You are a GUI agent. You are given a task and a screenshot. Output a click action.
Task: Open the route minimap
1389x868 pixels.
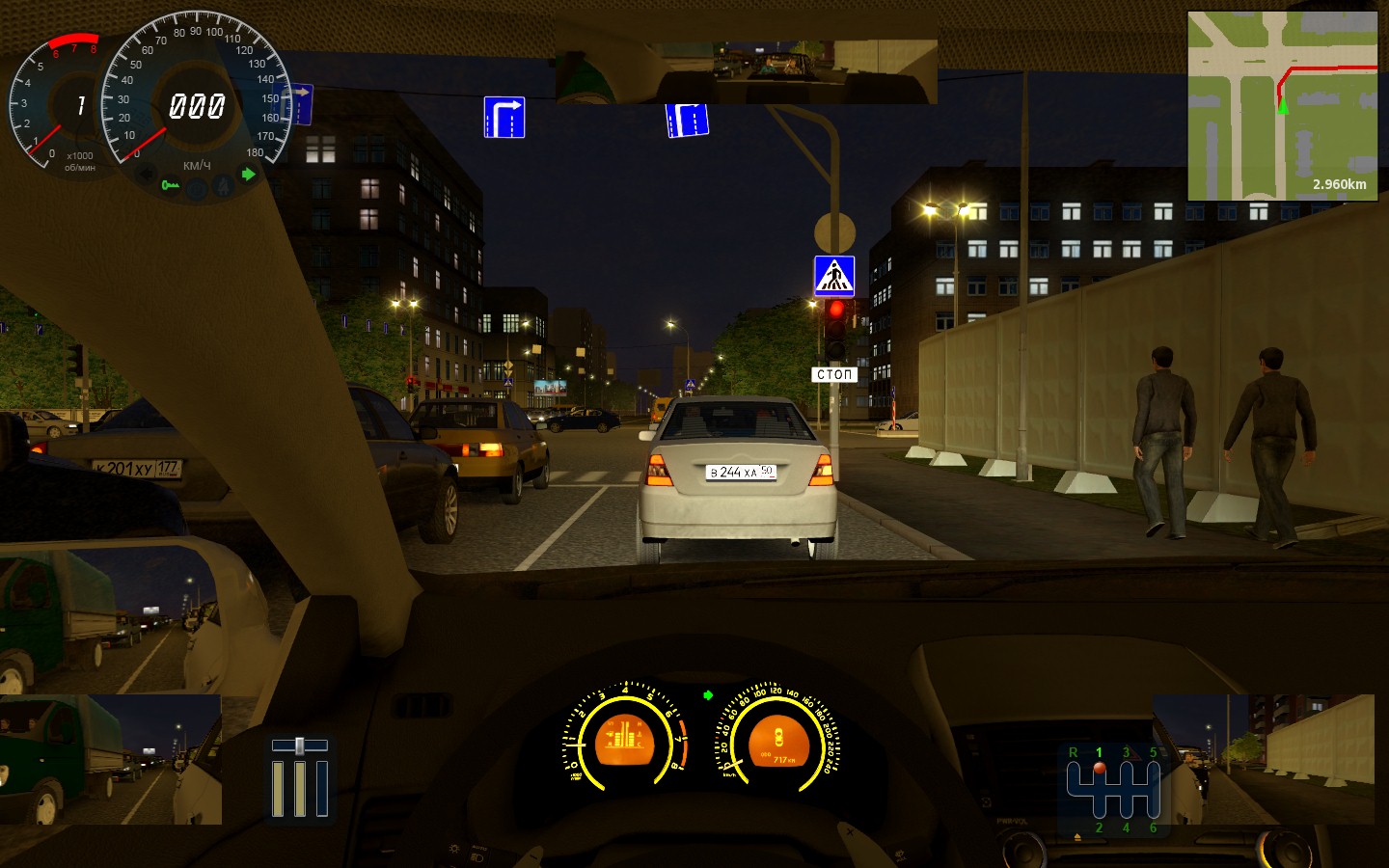pyautogui.click(x=1282, y=105)
